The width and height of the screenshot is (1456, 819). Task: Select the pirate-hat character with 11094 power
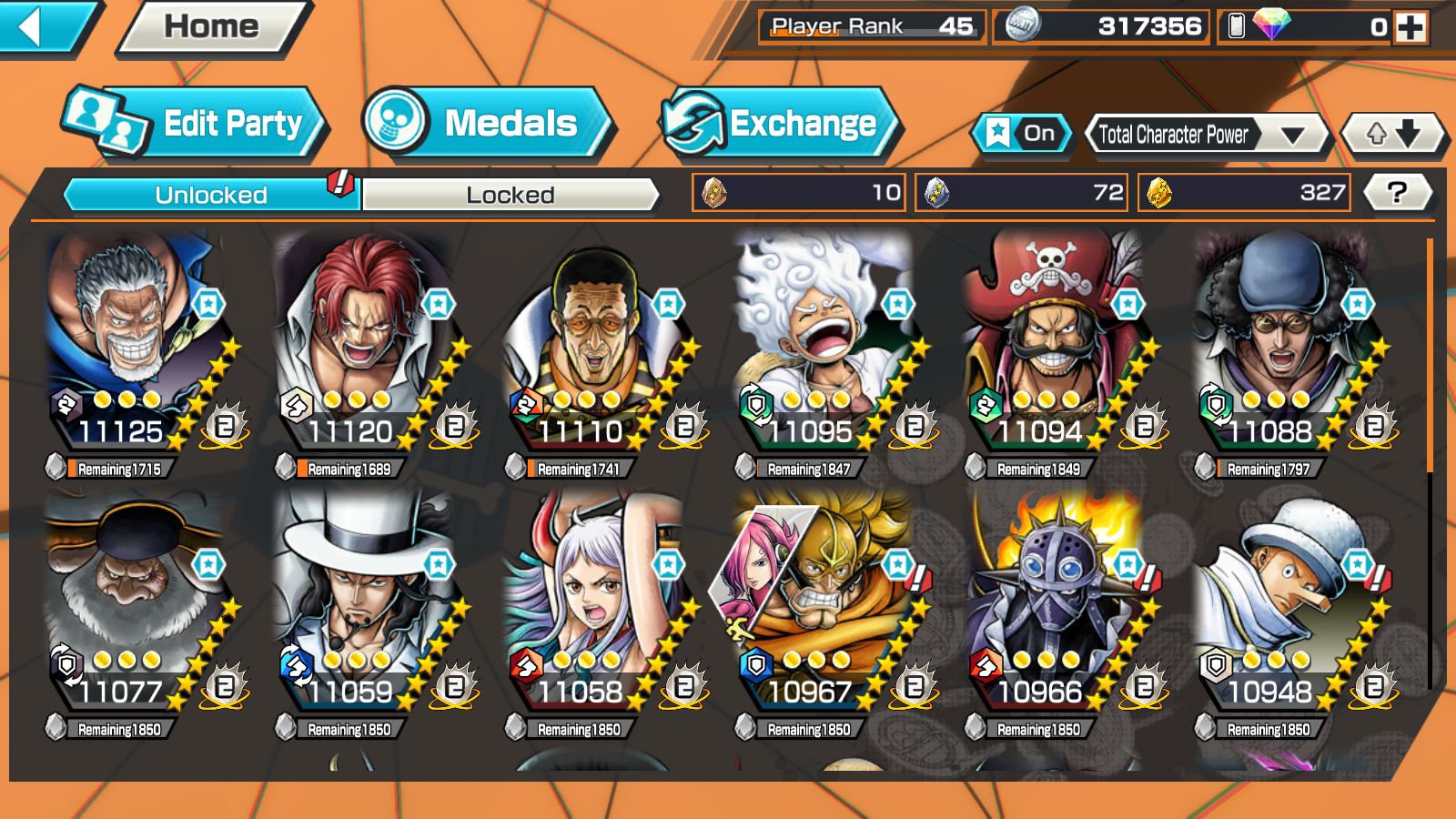pyautogui.click(x=1056, y=346)
